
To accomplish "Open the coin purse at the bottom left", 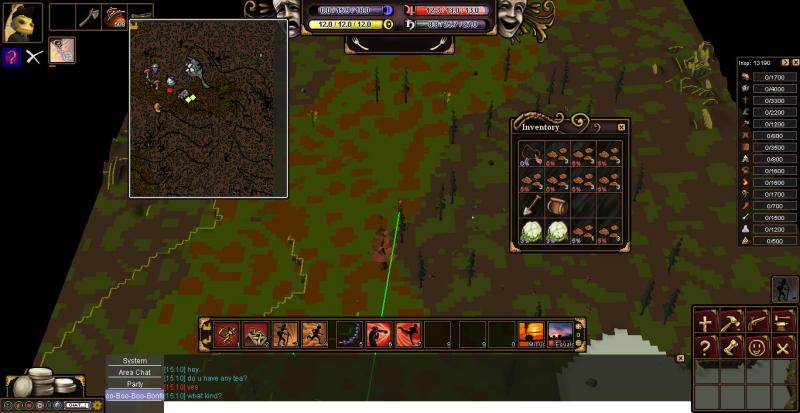I will pos(40,383).
